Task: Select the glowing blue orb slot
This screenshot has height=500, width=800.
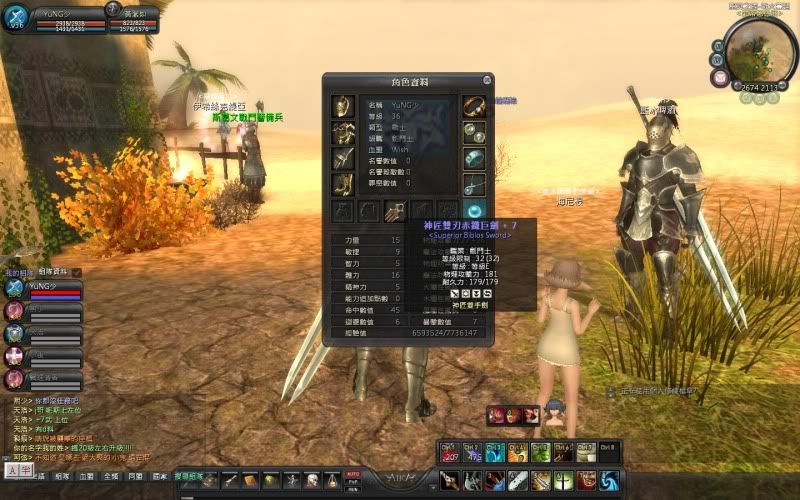Action: coord(474,210)
